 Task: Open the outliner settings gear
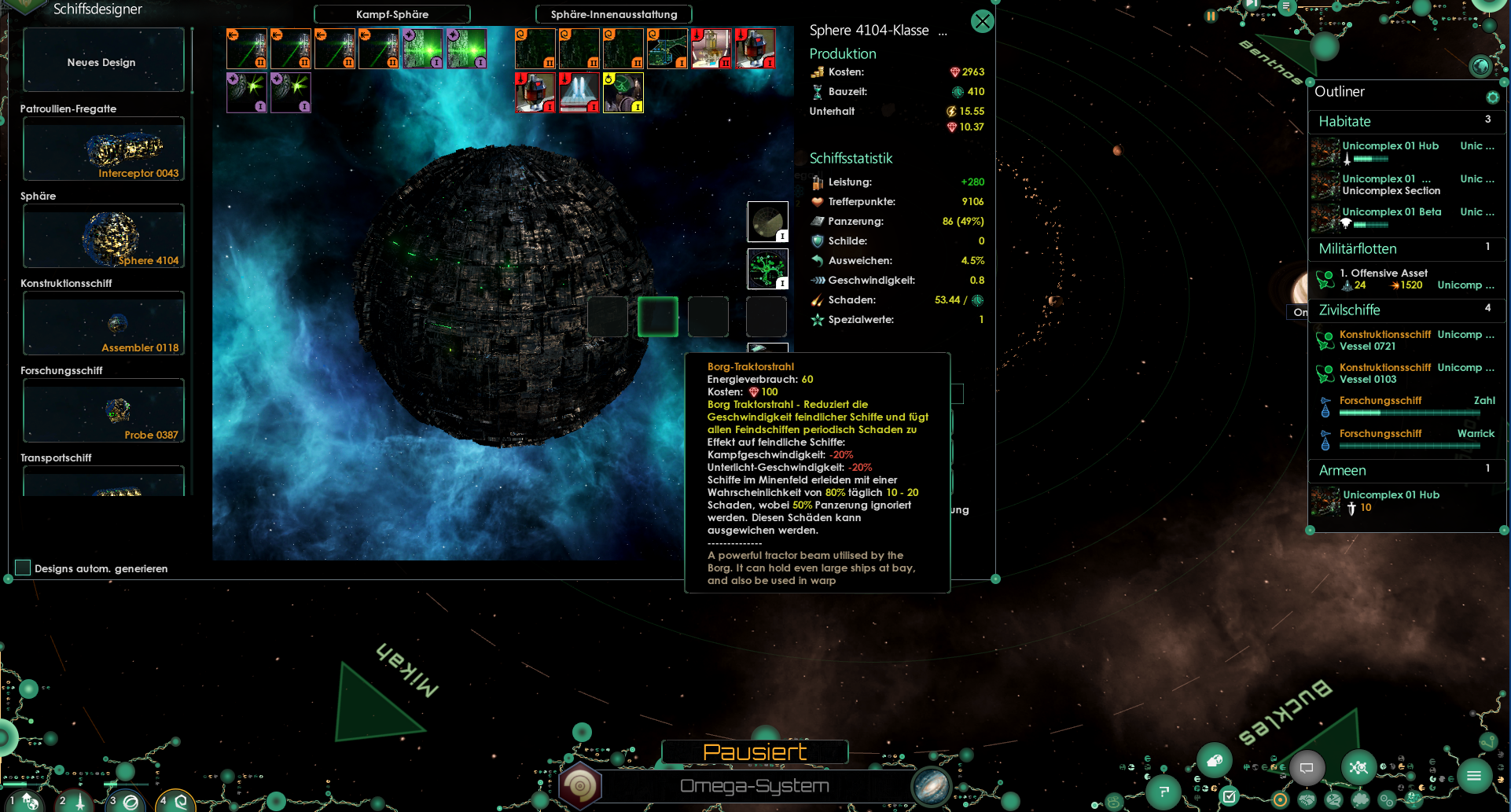[x=1492, y=97]
